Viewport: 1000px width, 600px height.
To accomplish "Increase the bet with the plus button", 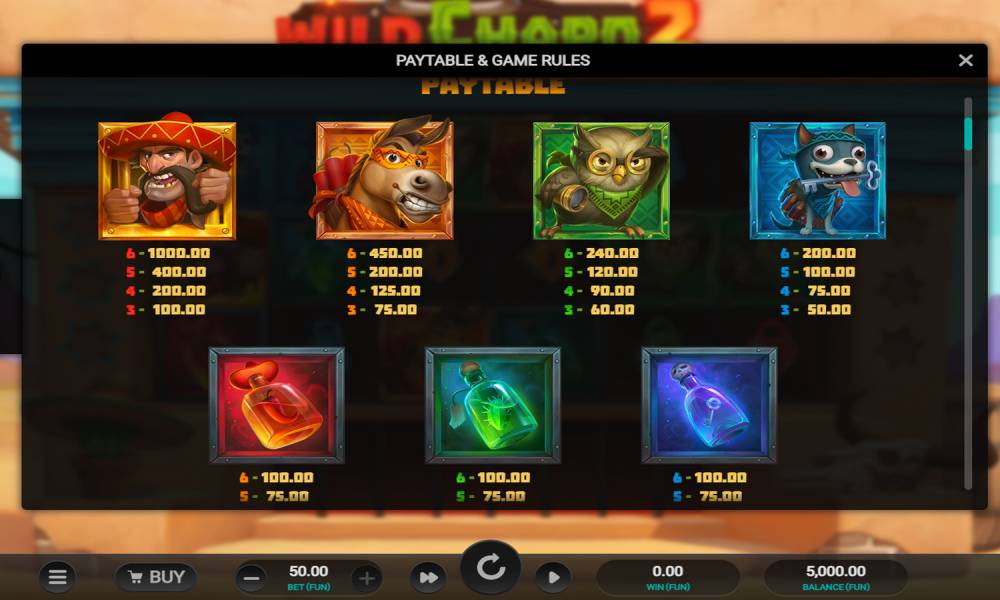I will coord(367,577).
